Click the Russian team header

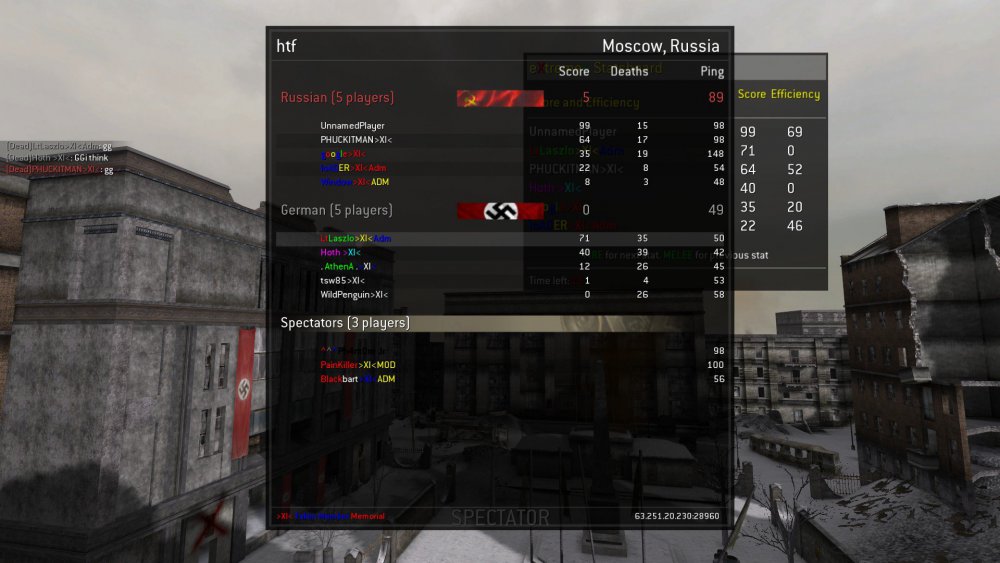[337, 98]
